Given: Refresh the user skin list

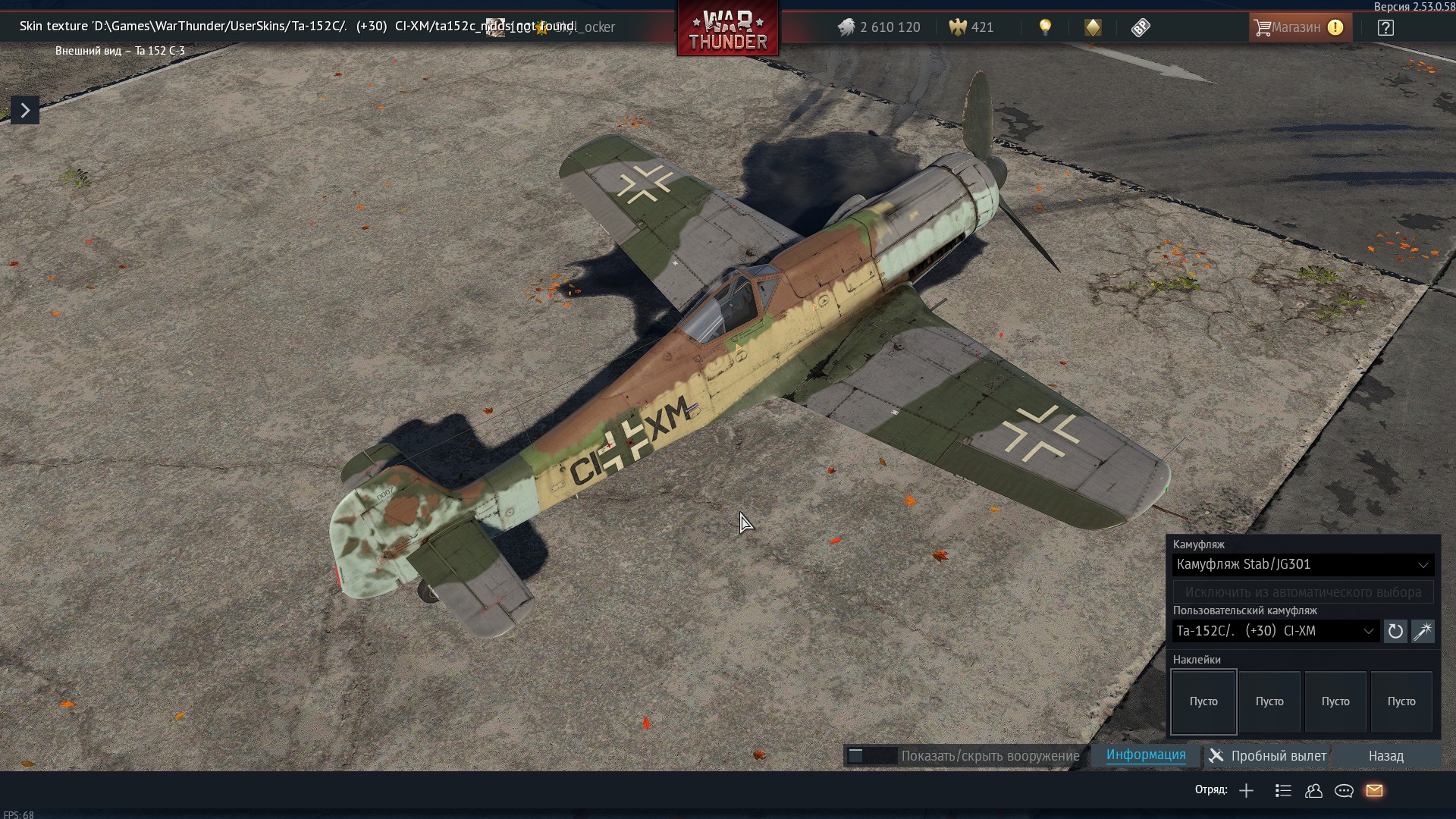Looking at the screenshot, I should point(1395,631).
